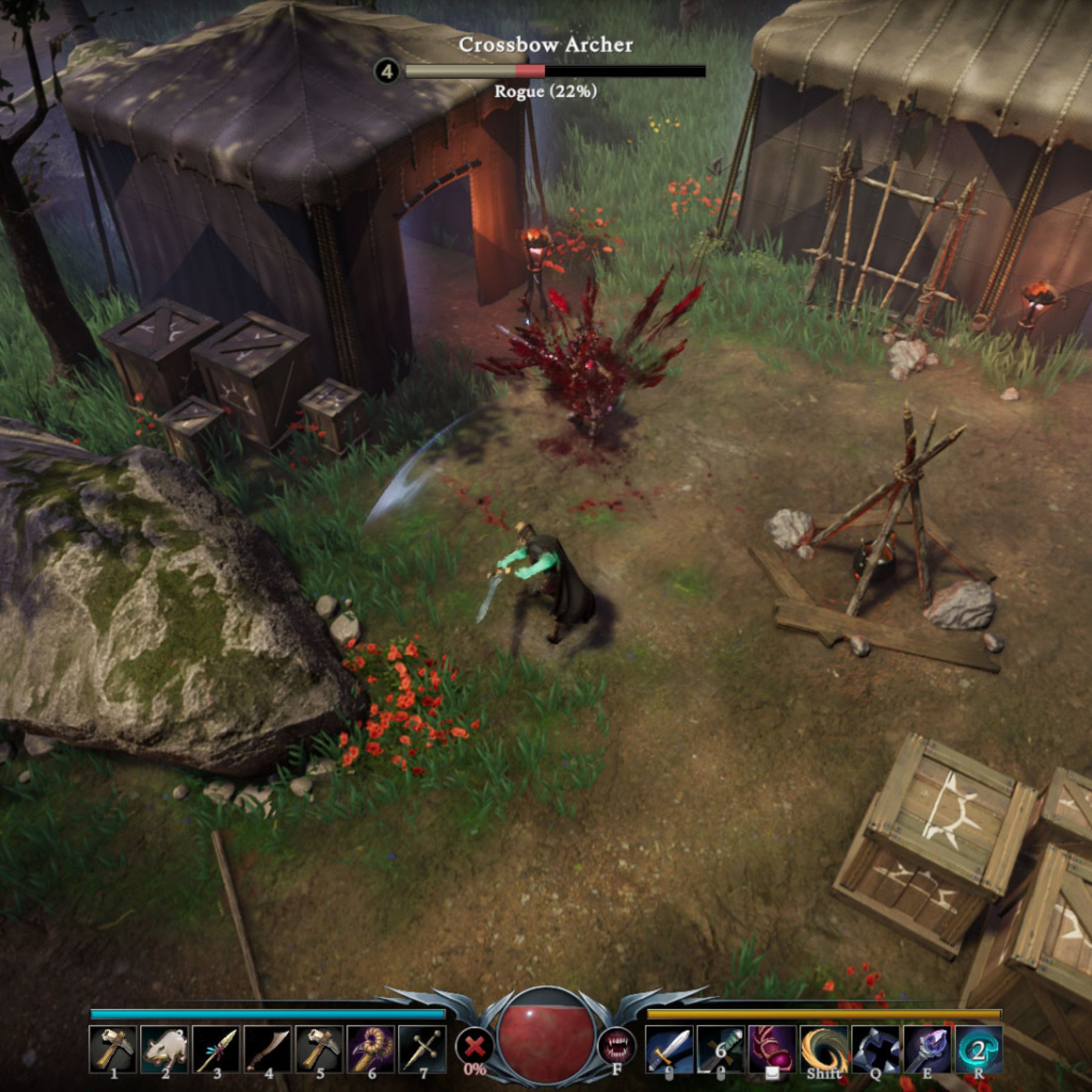This screenshot has height=1092, width=1092.
Task: Select the hammer in hotbar slot 1
Action: pos(113,1048)
